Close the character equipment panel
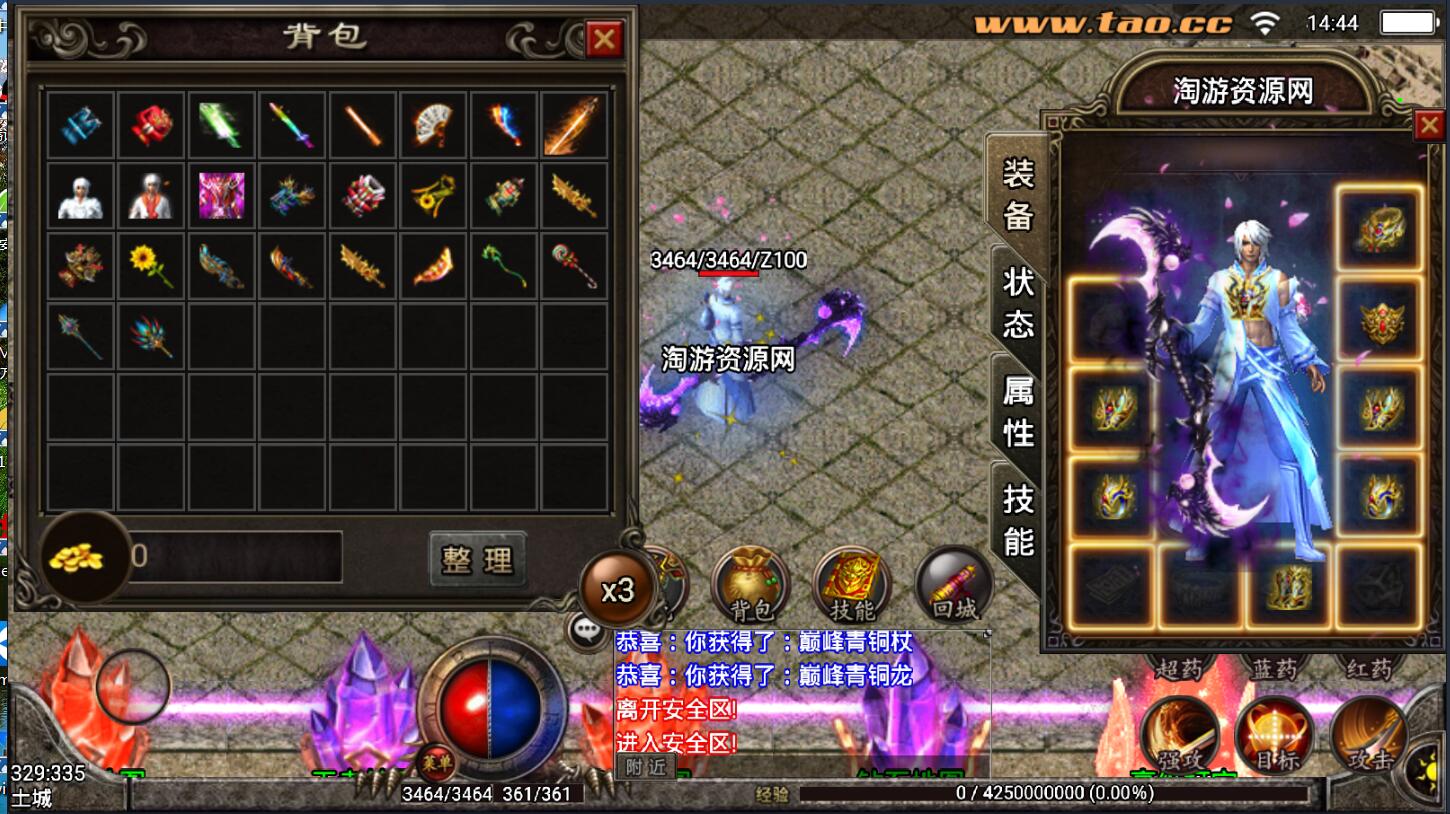Image resolution: width=1450 pixels, height=814 pixels. pos(1427,126)
